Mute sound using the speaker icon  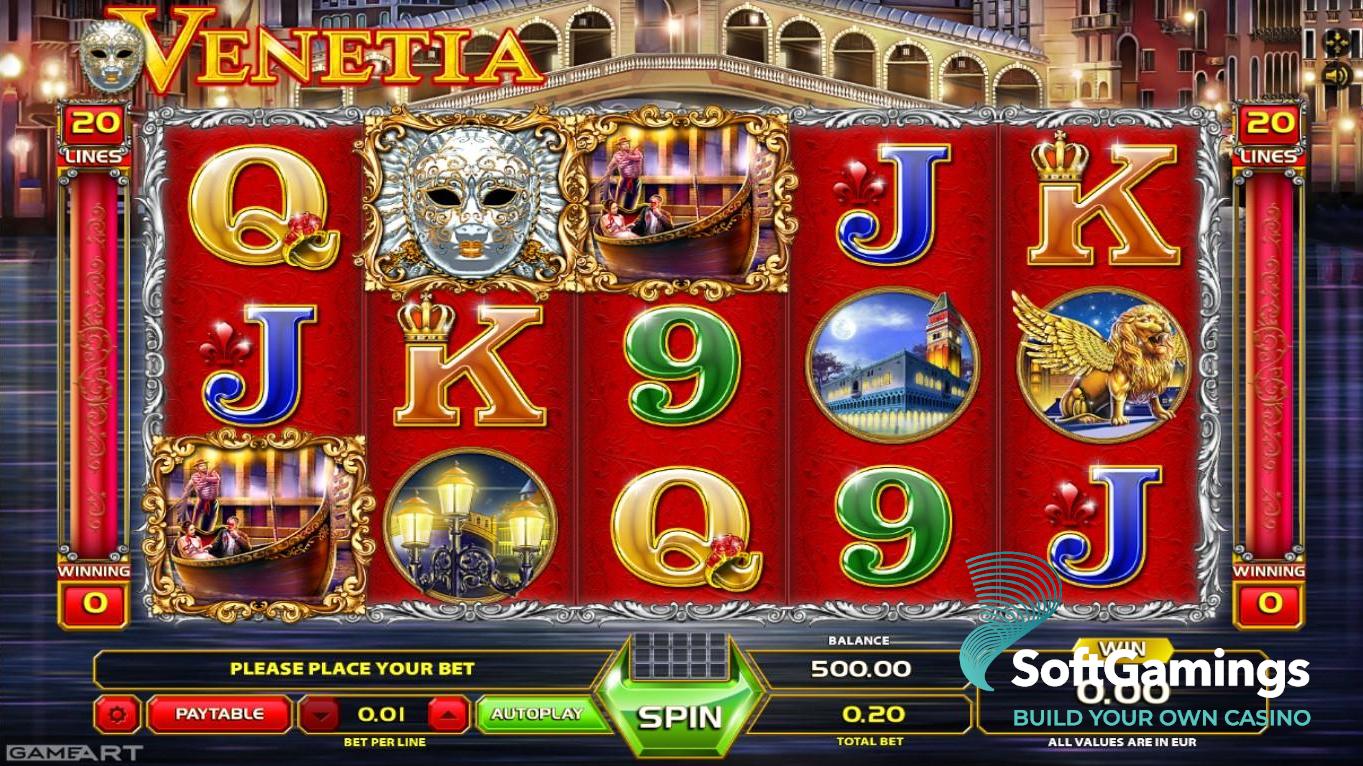[x=1335, y=74]
